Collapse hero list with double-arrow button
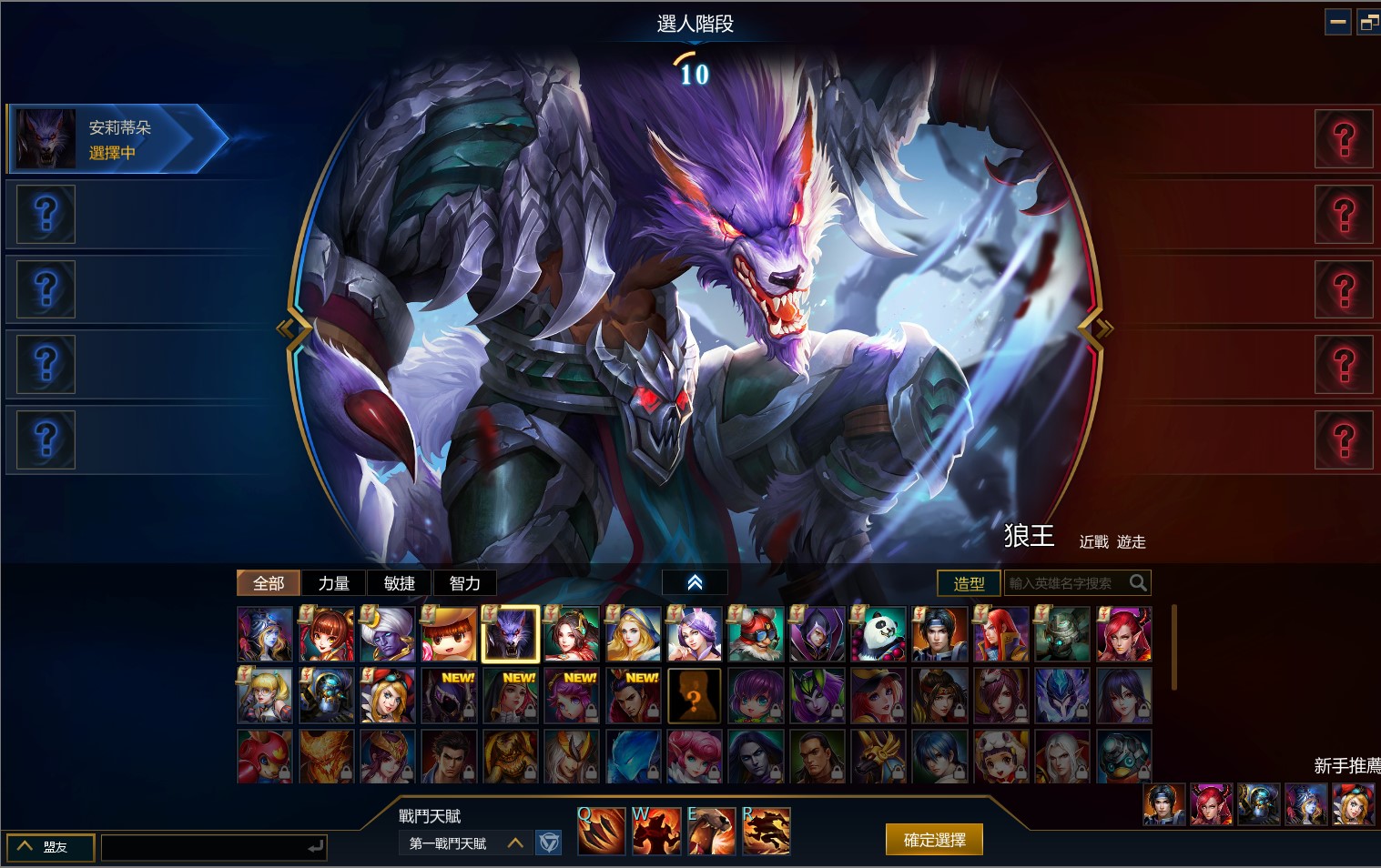Image resolution: width=1381 pixels, height=868 pixels. click(x=695, y=582)
